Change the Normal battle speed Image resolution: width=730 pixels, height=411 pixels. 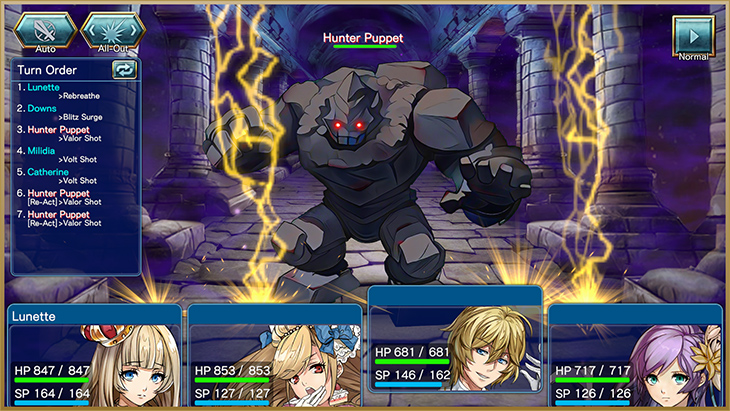(692, 37)
